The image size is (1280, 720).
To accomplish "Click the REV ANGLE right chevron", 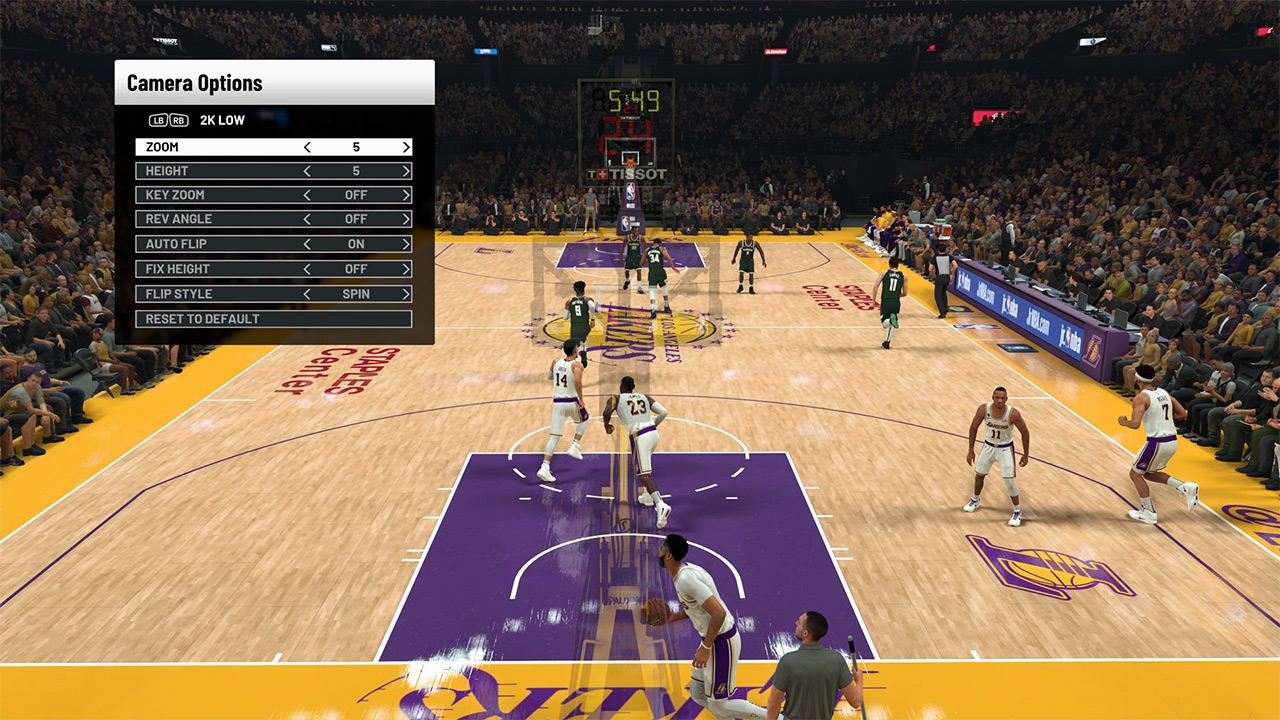I will (x=405, y=219).
